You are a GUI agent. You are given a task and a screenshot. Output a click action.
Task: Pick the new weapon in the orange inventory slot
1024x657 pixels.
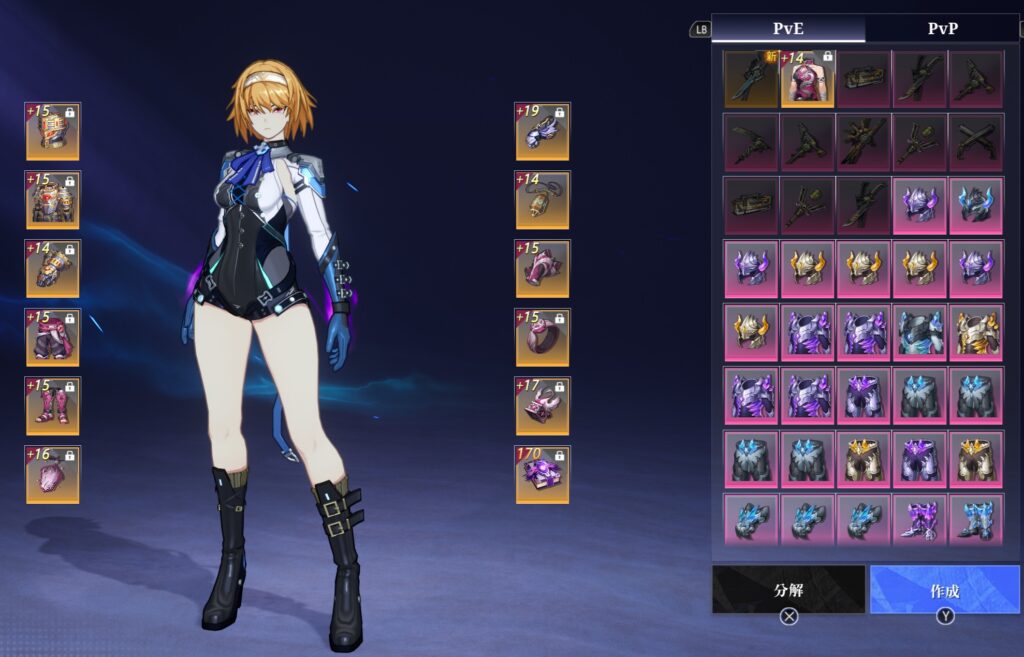click(x=751, y=79)
